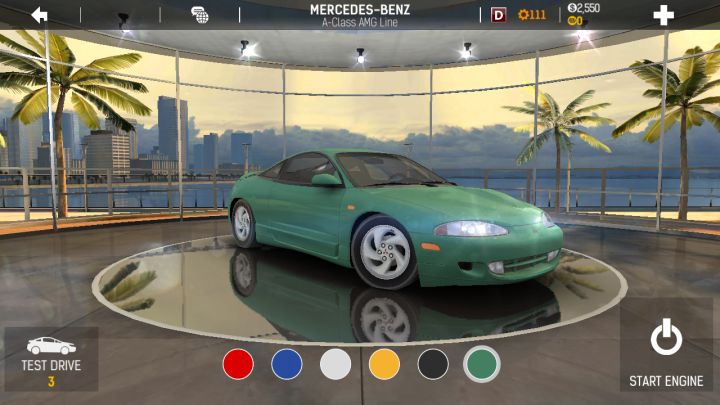This screenshot has height=405, width=720.
Task: Select the blue paint color
Action: (287, 364)
